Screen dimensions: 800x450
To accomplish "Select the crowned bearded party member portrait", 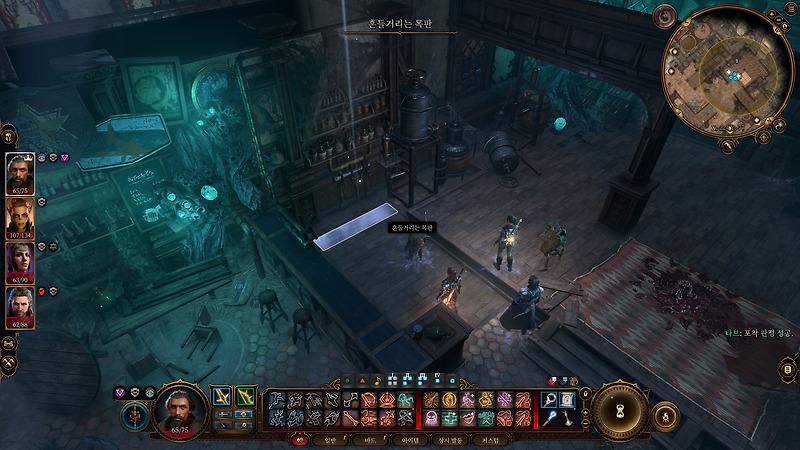I will 20,174.
